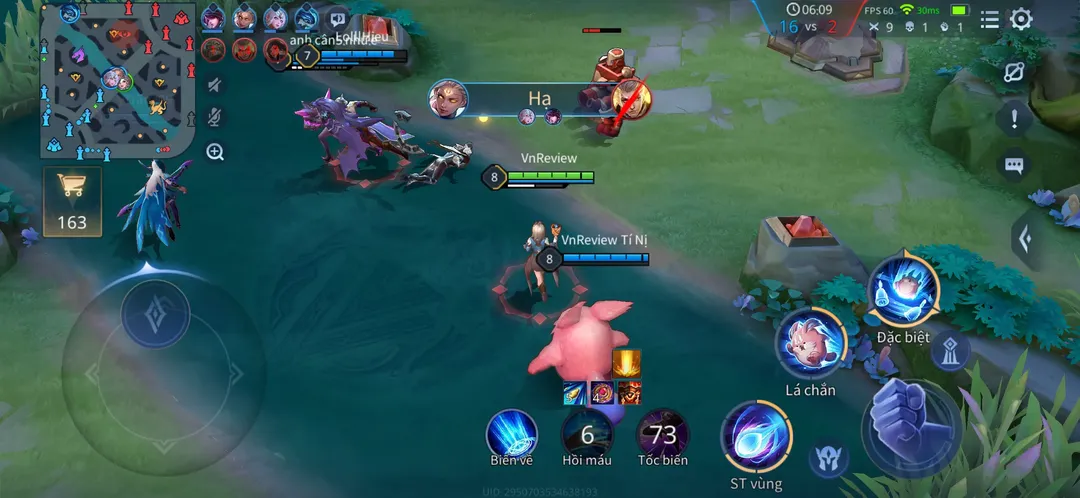Activate the Hồi máu heal skill
The image size is (1080, 498).
pyautogui.click(x=587, y=434)
